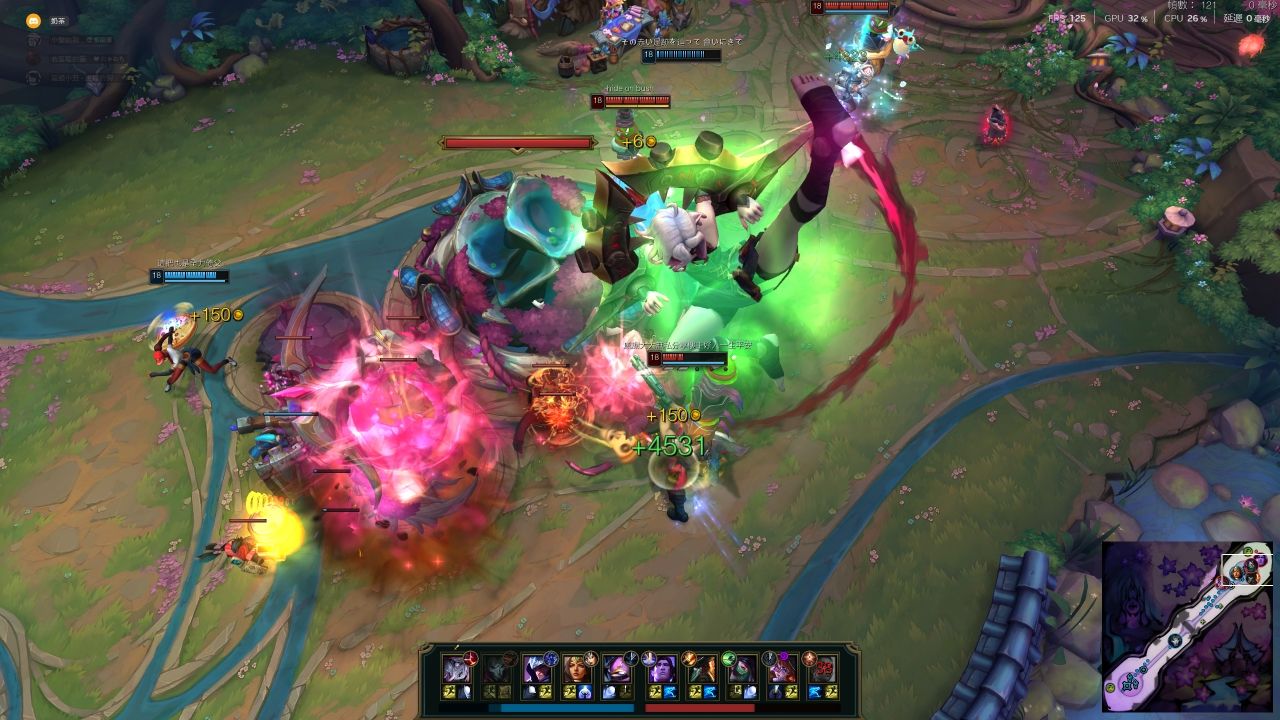Pick the wide-brim hat champion portrait
The width and height of the screenshot is (1280, 720).
(702, 669)
